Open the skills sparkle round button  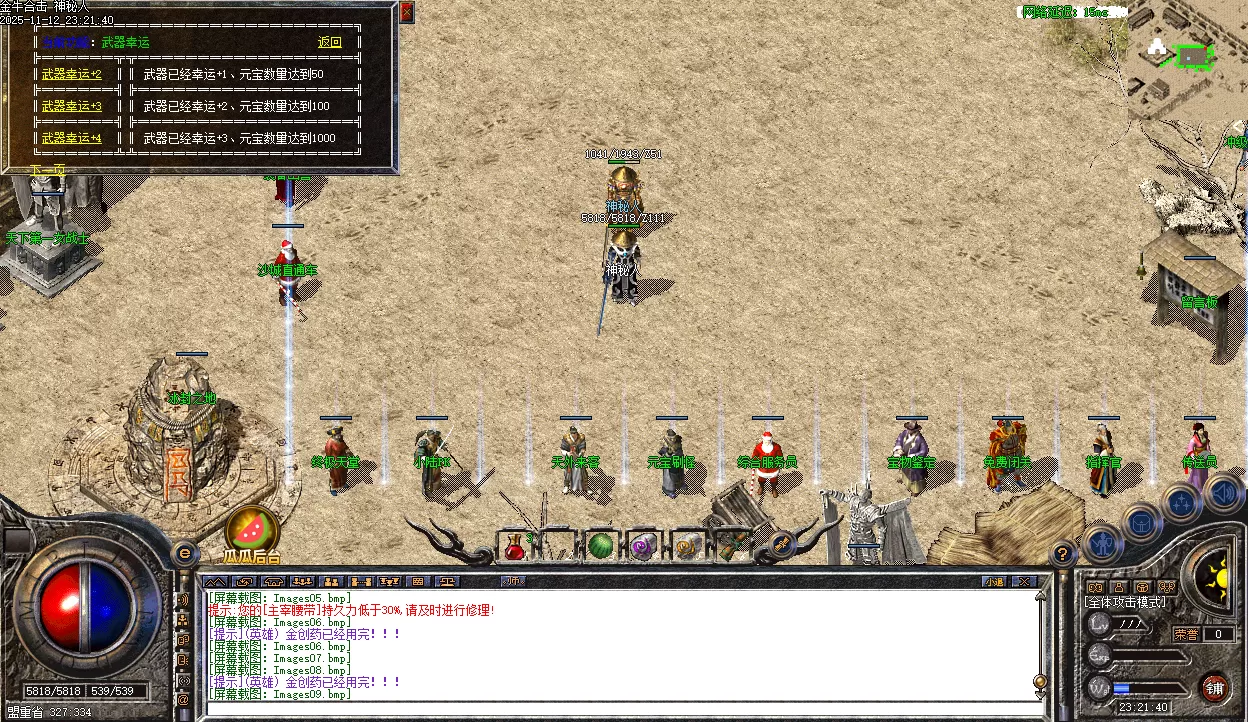click(1182, 501)
